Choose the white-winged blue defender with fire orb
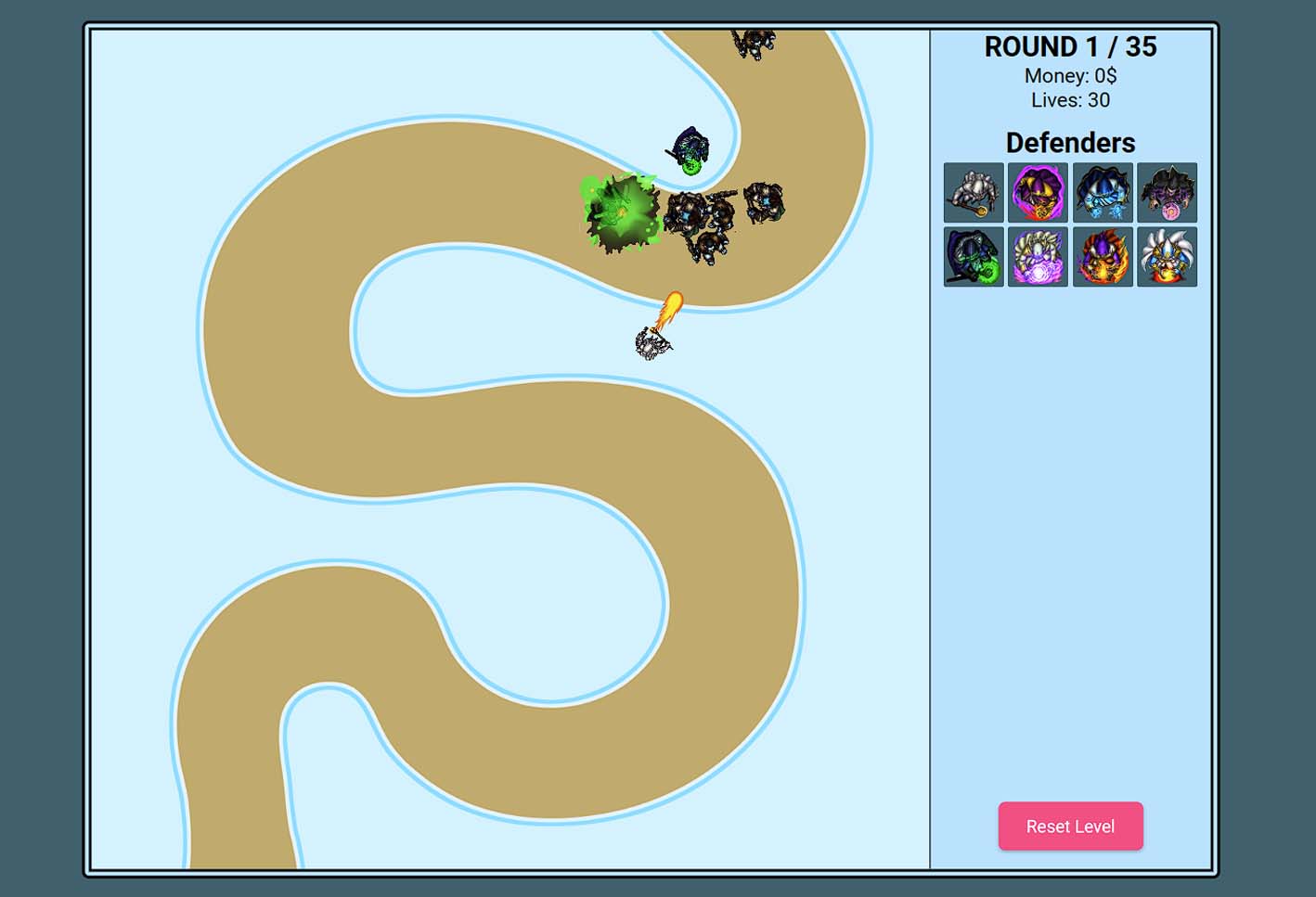1316x897 pixels. point(1167,257)
